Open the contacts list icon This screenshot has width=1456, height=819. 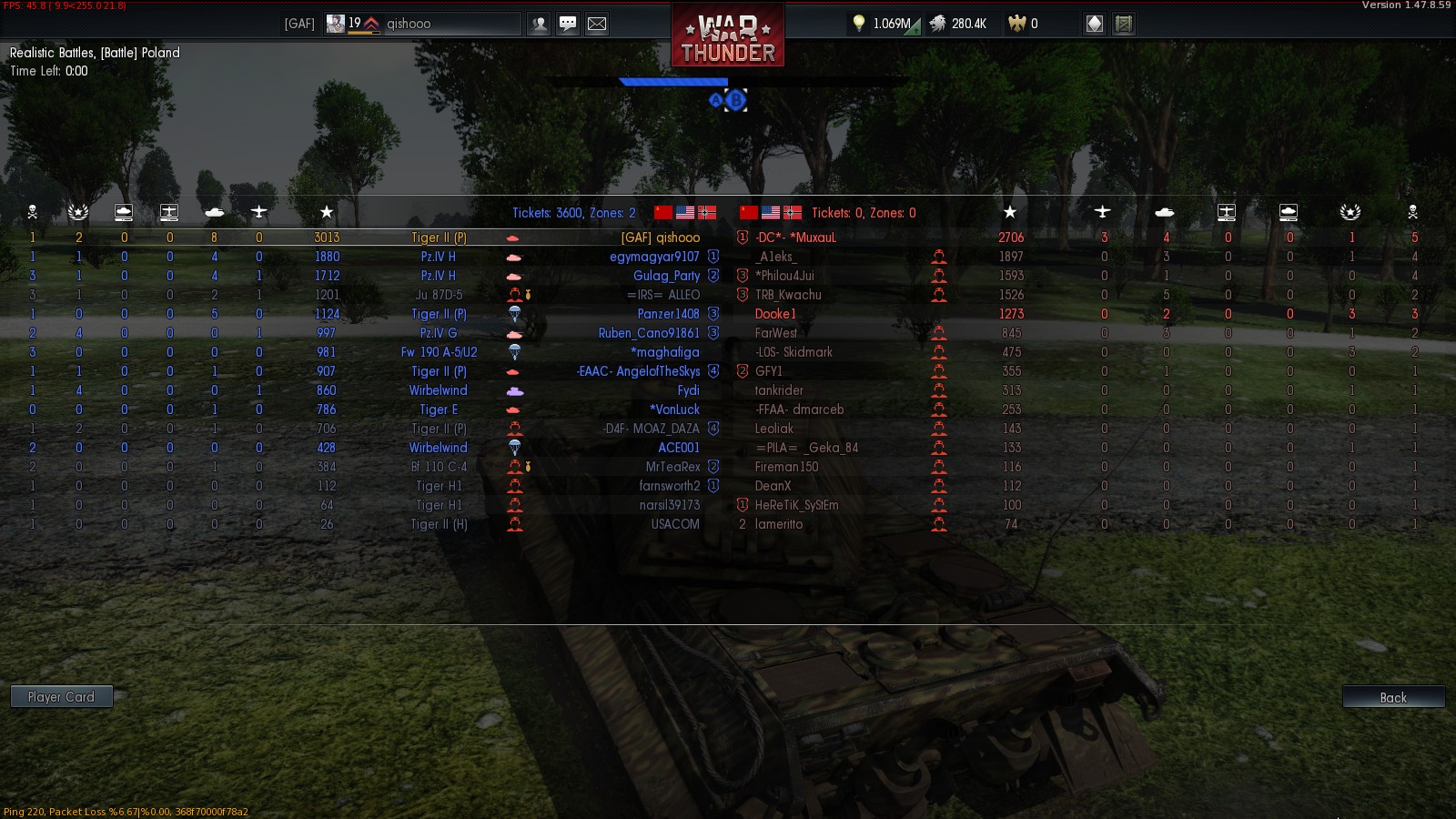point(540,24)
